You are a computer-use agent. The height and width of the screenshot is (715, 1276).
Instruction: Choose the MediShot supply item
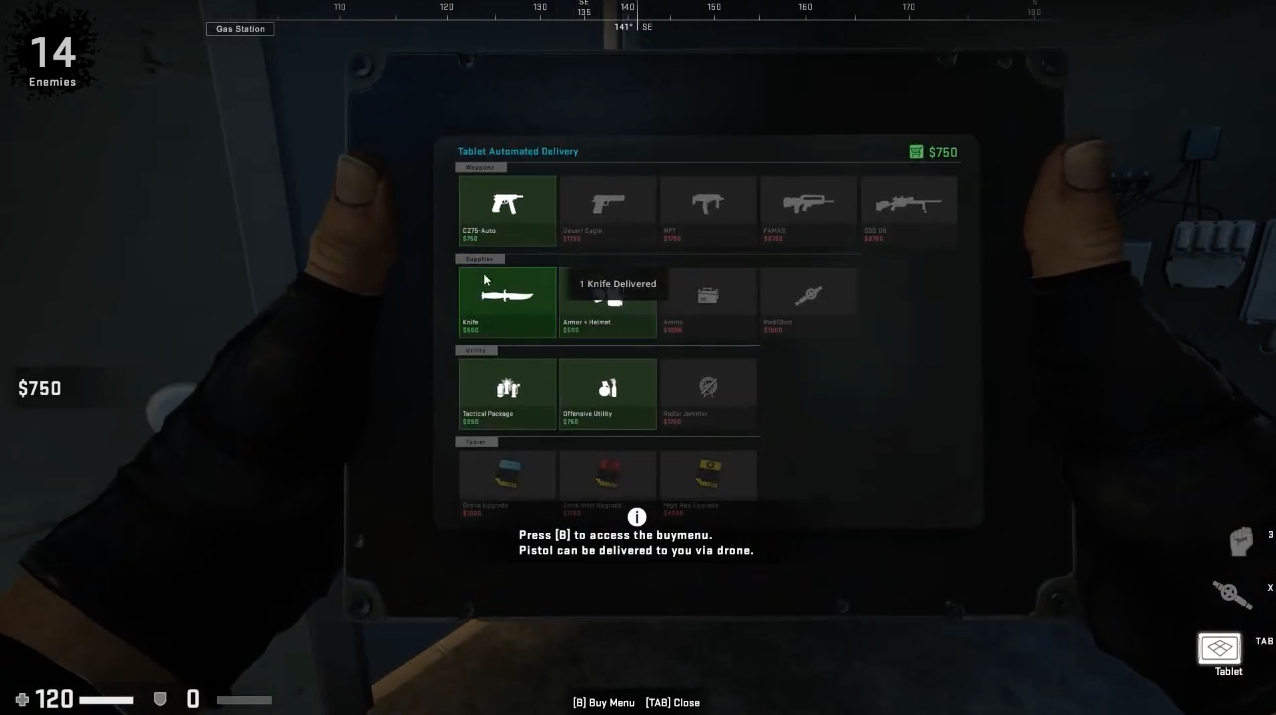coord(808,301)
